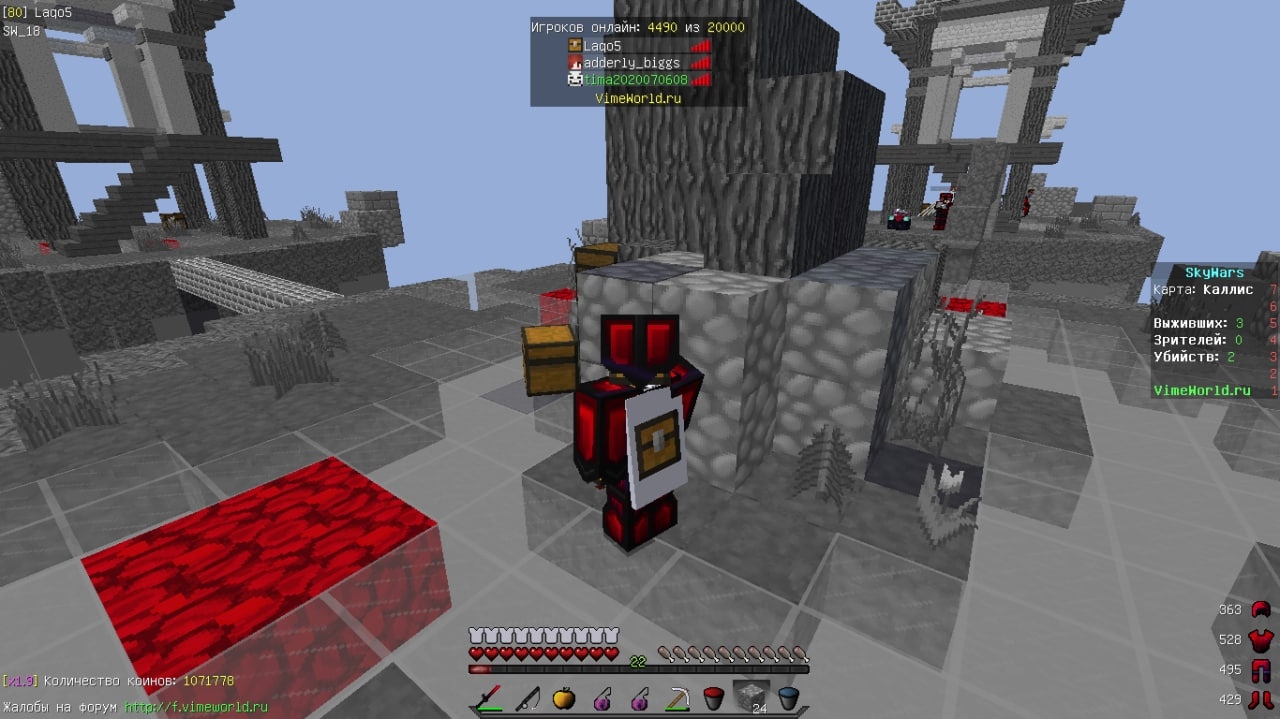Click the red boots armor icon
This screenshot has height=719, width=1280.
[x=1260, y=699]
